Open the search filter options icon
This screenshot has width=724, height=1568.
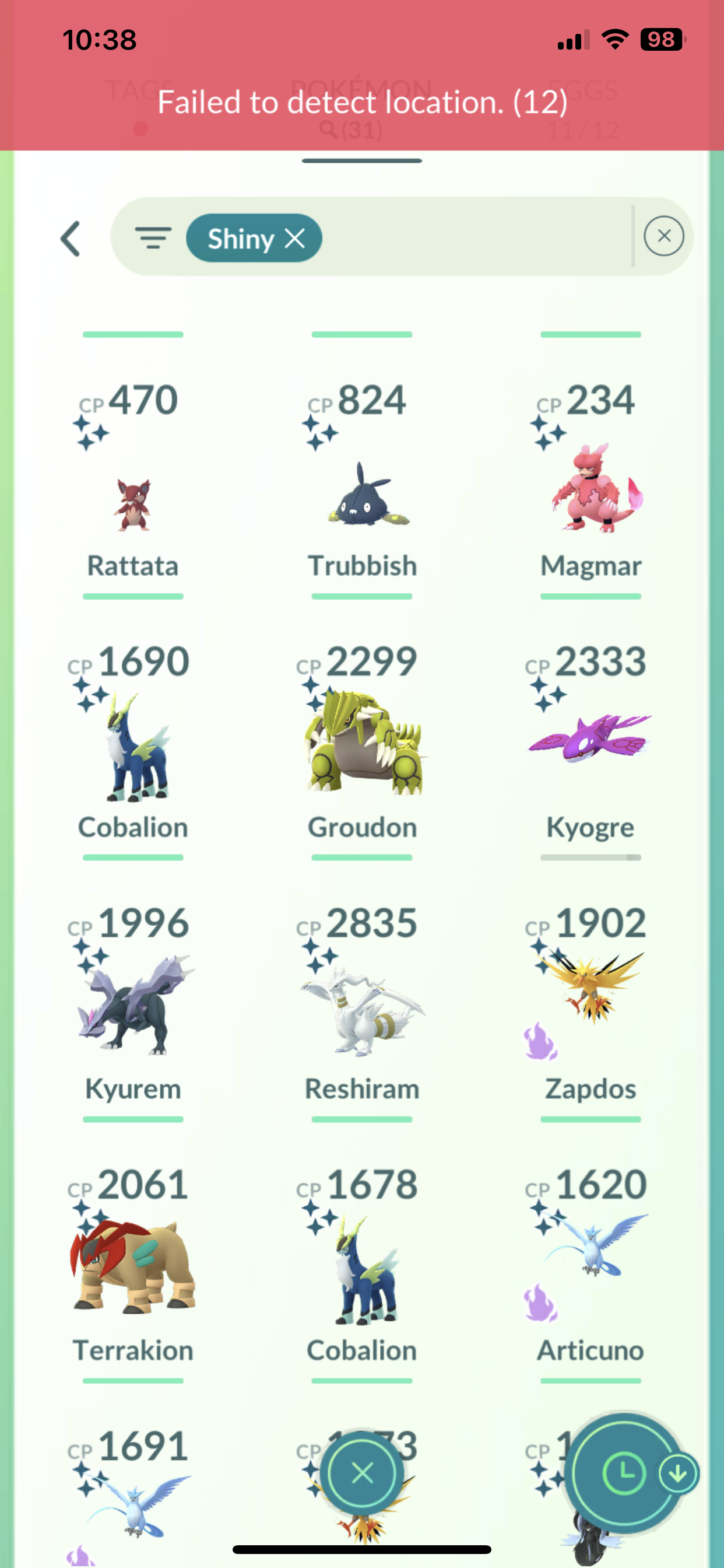tap(153, 238)
